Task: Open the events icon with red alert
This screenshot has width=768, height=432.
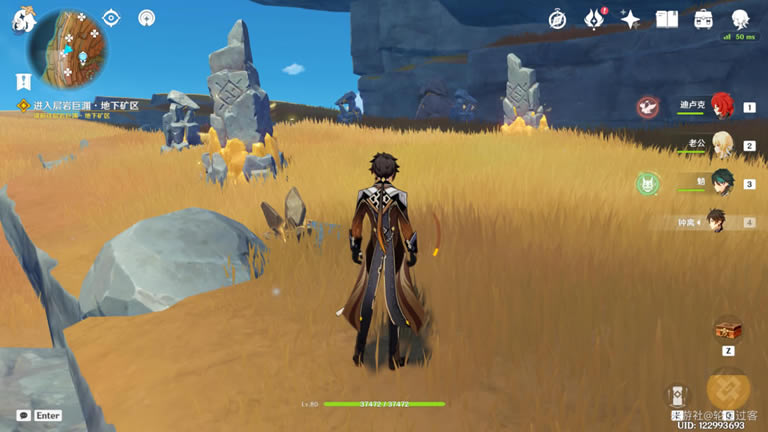Action: pos(595,19)
